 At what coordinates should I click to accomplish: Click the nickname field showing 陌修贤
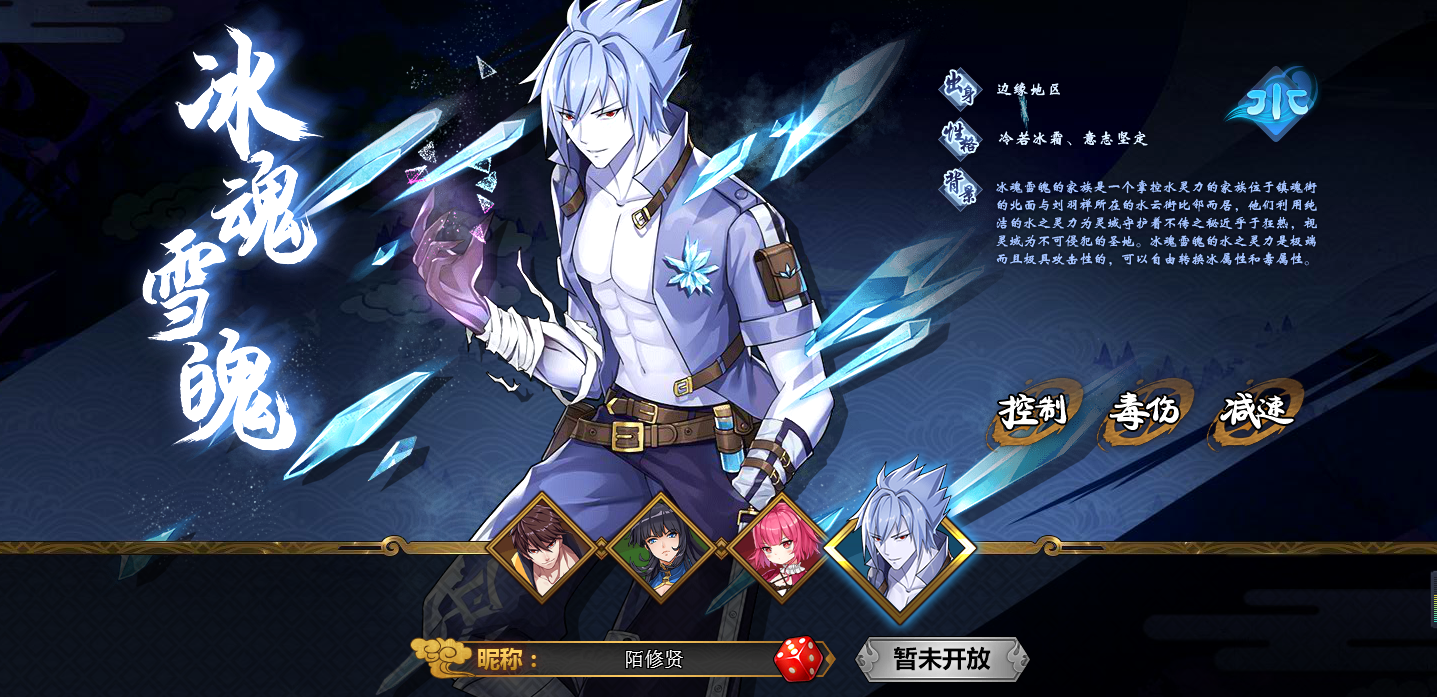click(x=654, y=659)
